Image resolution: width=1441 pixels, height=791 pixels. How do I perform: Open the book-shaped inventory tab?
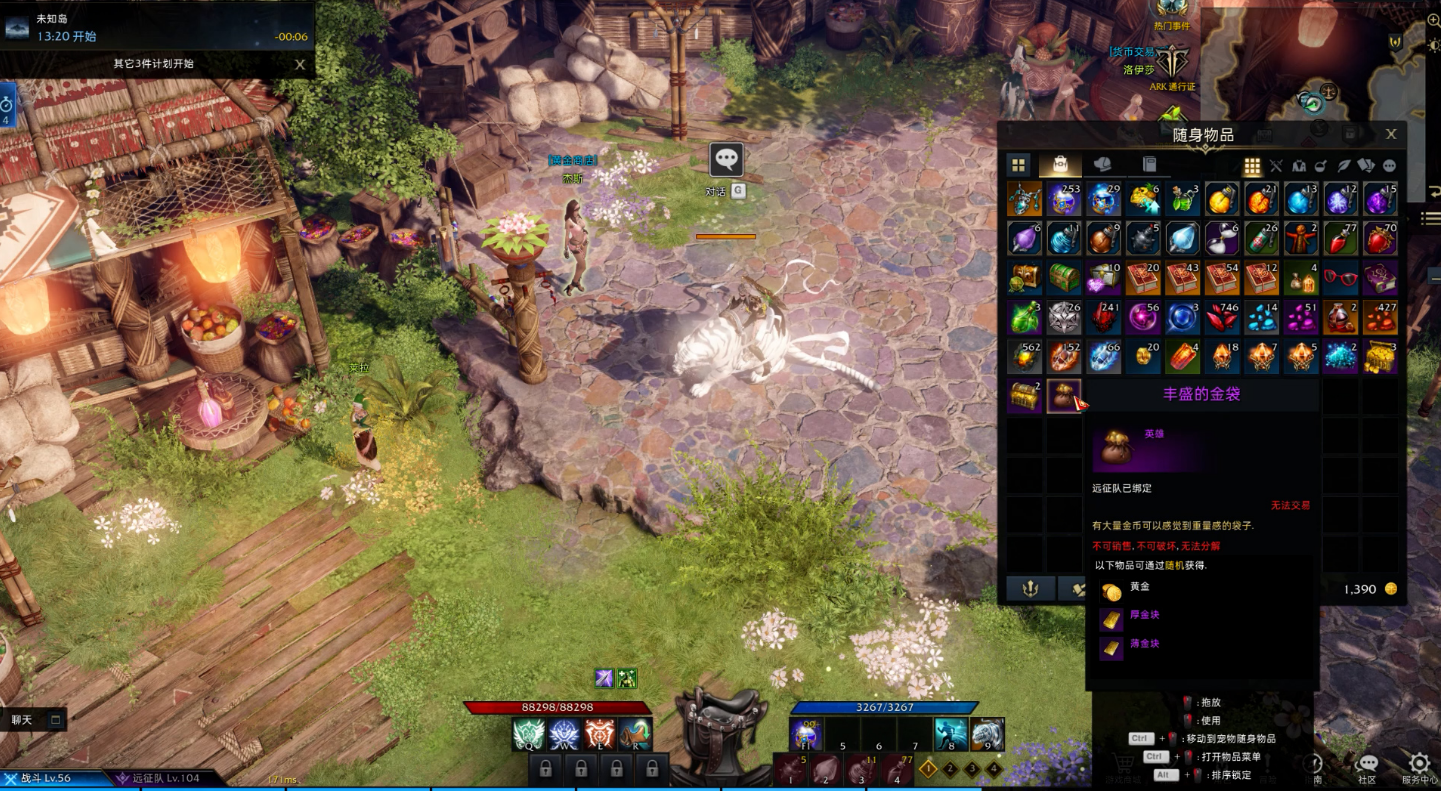click(x=1149, y=165)
